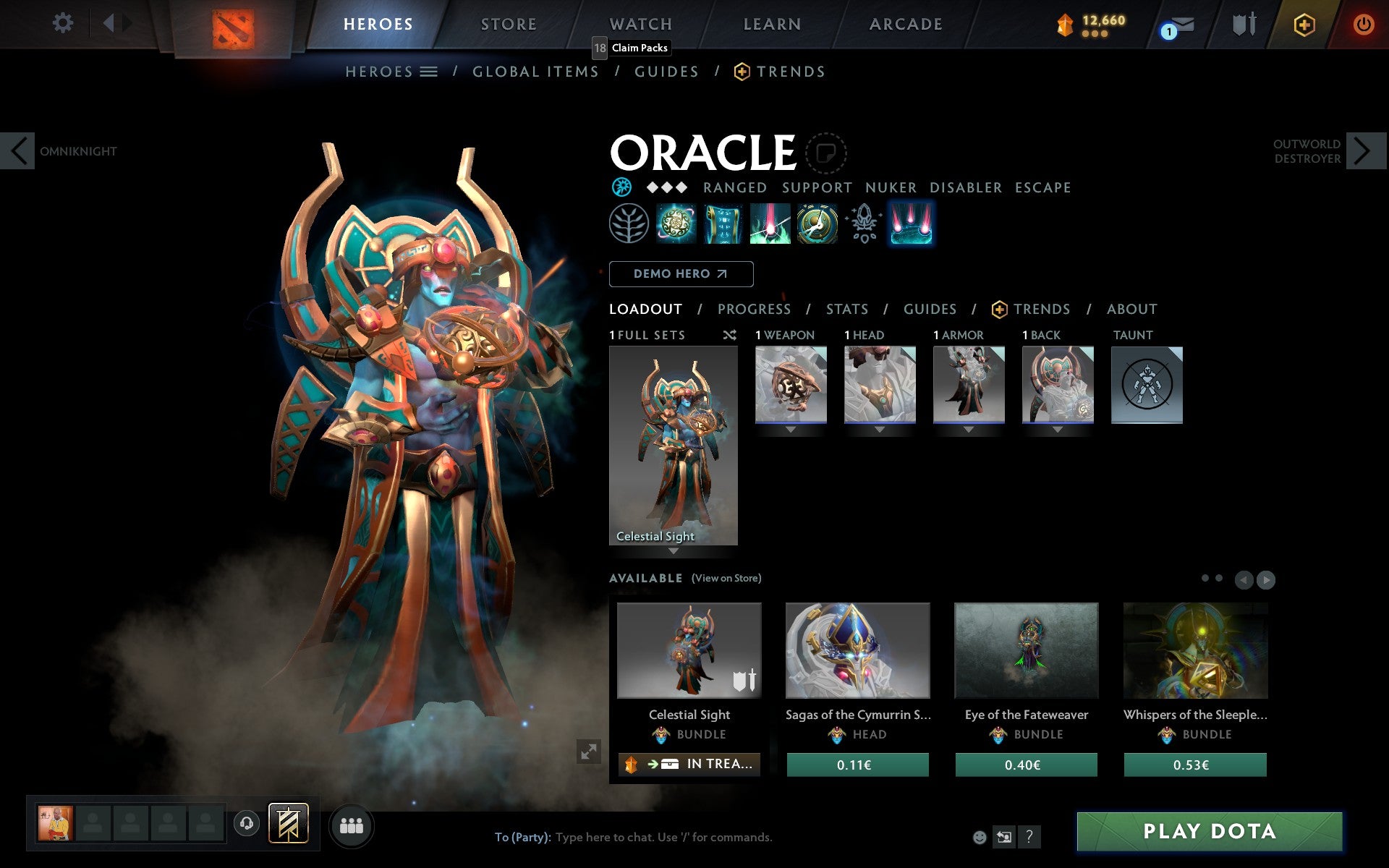Switch to the STATS tab

click(846, 309)
